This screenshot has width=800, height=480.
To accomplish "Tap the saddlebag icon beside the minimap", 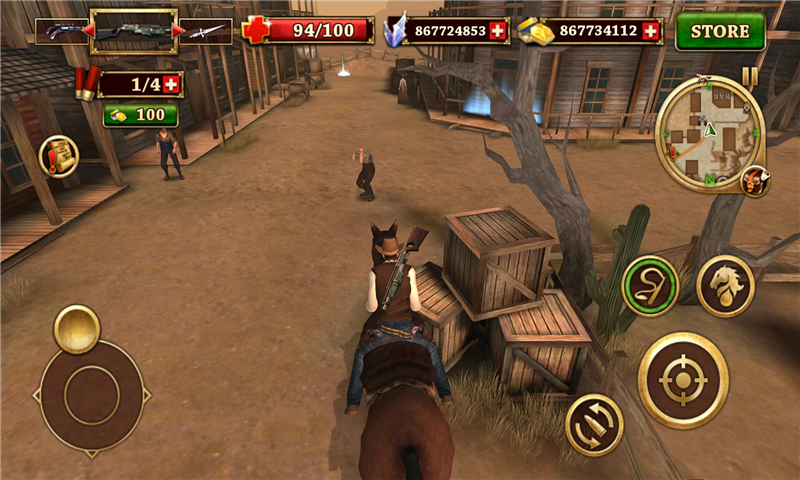I will pos(755,181).
